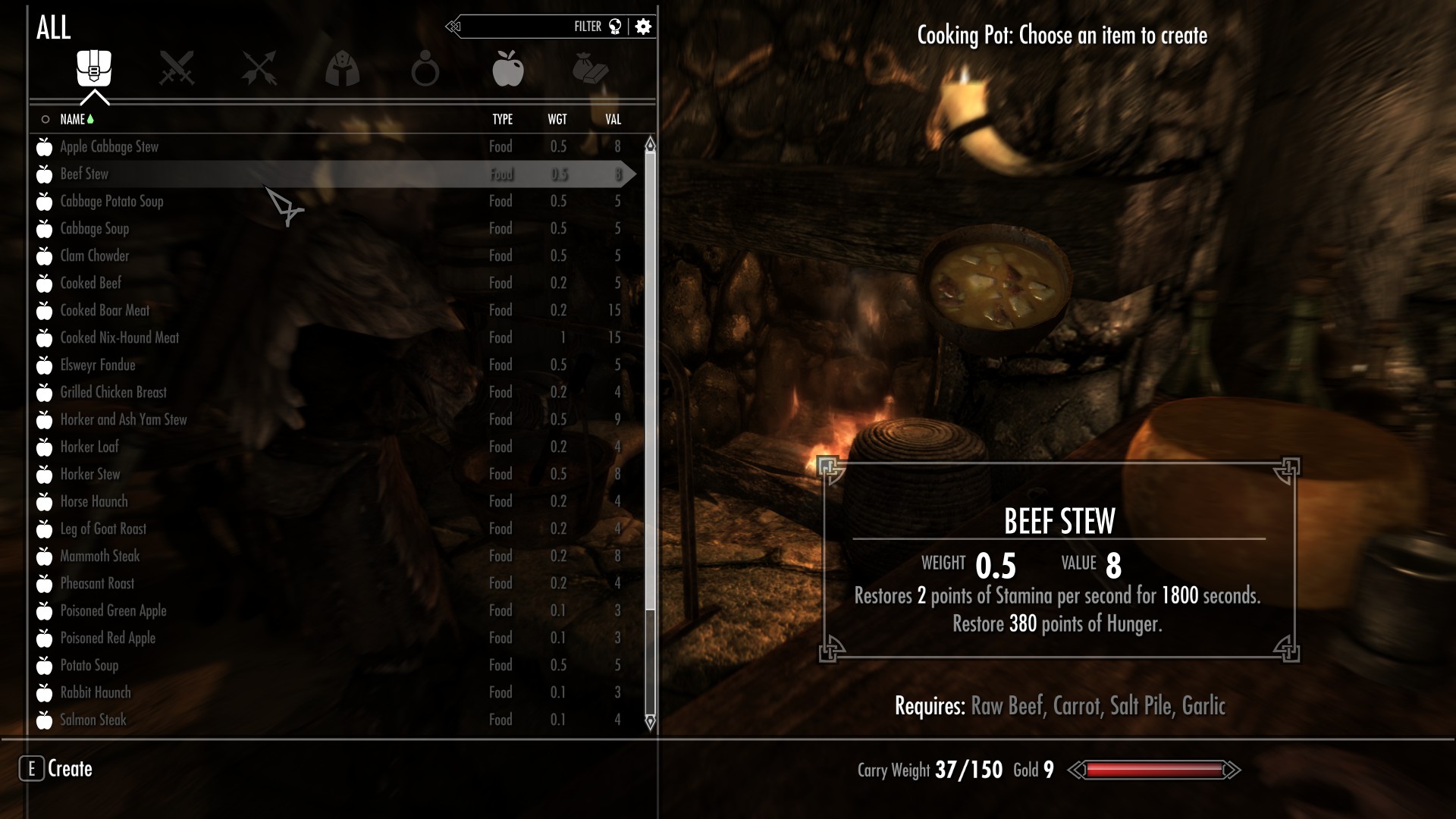The width and height of the screenshot is (1456, 819).
Task: Switch to the weapons crossed-swords tab
Action: pos(177,69)
